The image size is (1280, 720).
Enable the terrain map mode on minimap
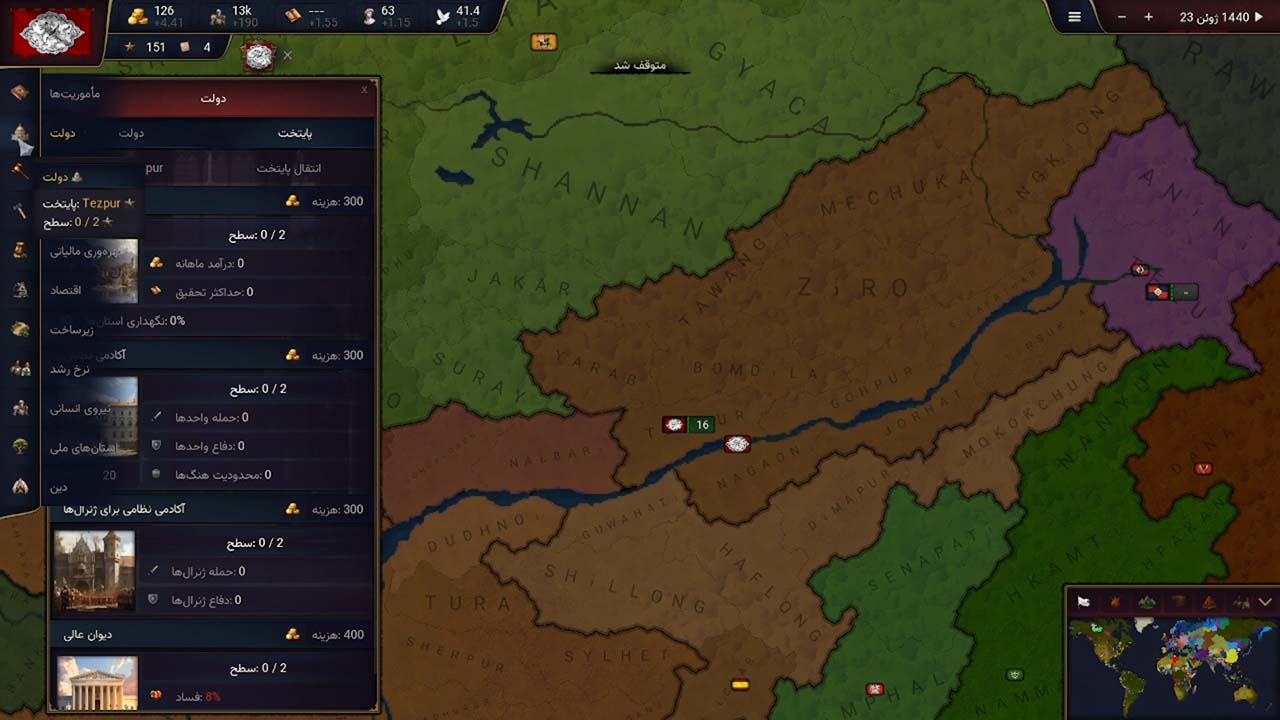(1147, 601)
